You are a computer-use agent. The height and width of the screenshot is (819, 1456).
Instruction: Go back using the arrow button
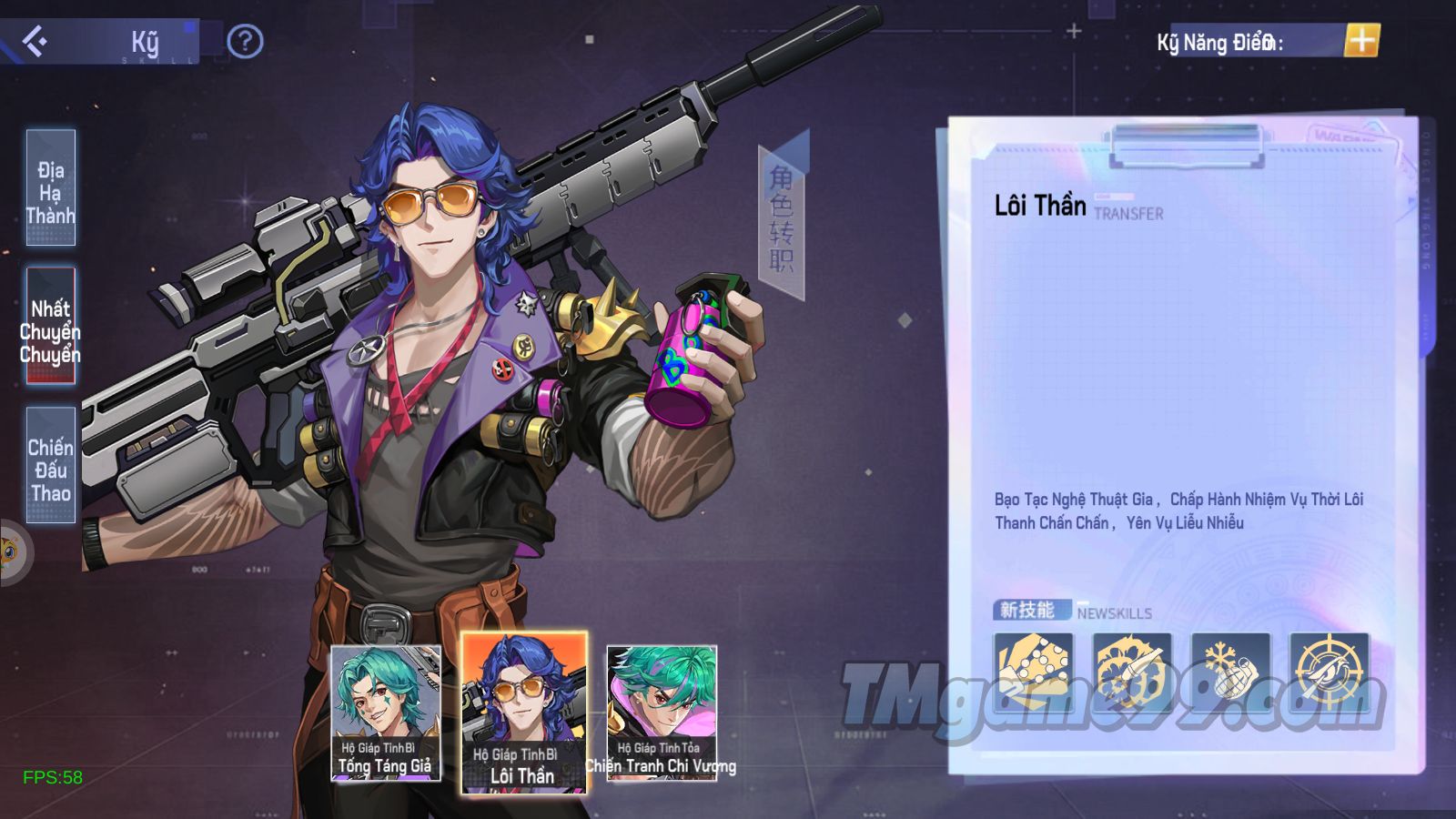35,41
